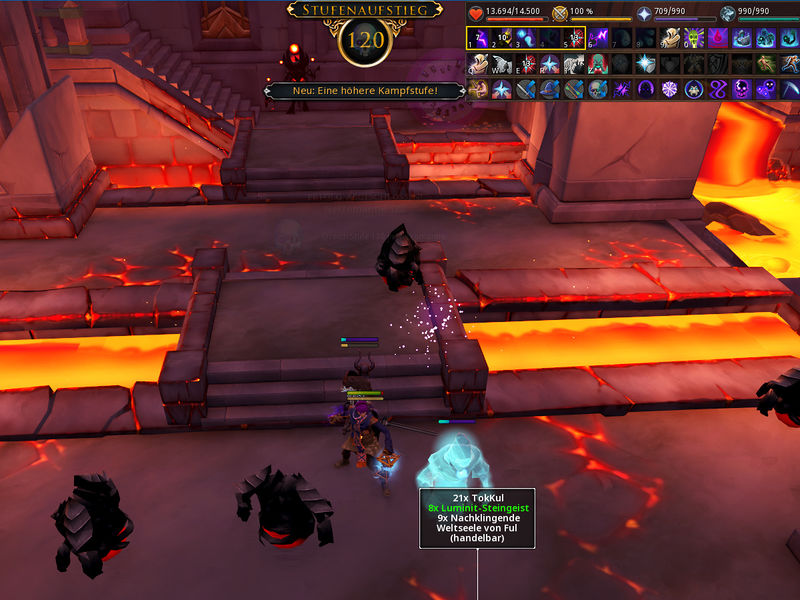Screen dimensions: 800x600
Task: Loot the Nachklingende Weltseele von Ful entry
Action: pyautogui.click(x=476, y=524)
